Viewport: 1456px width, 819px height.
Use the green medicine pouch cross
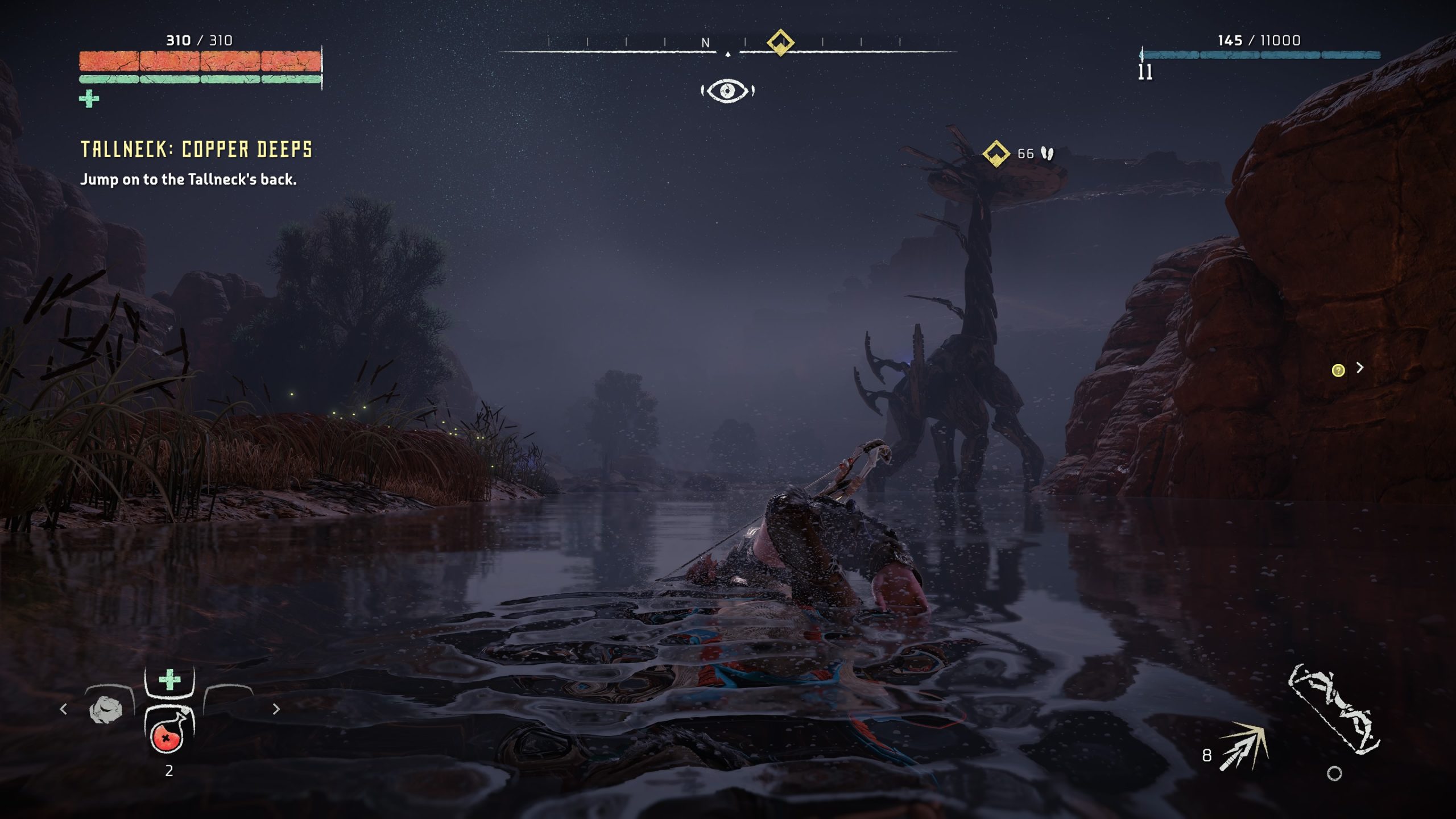pyautogui.click(x=169, y=680)
